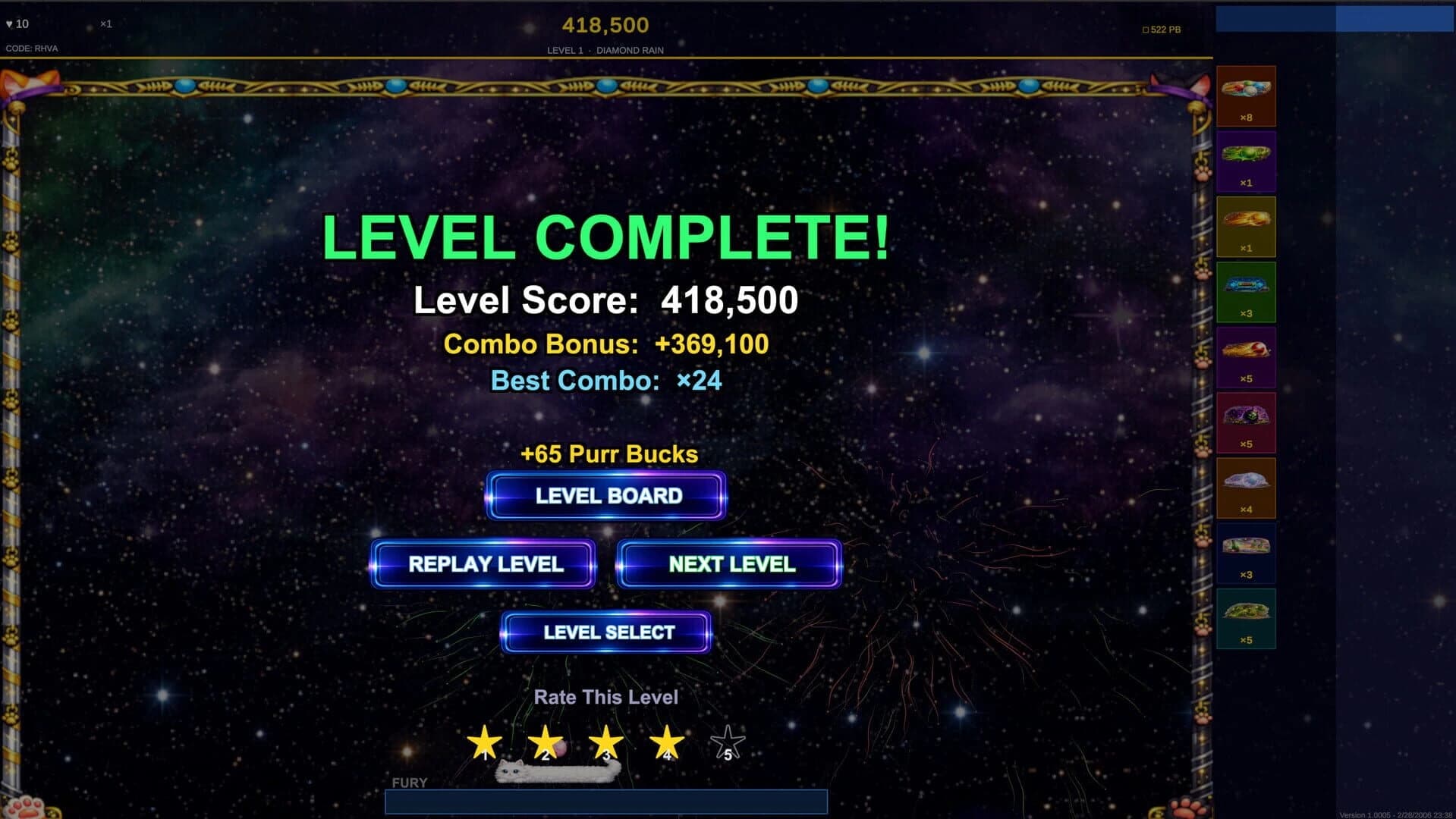Activate the red fireball ×5 power-up
Image resolution: width=1456 pixels, height=819 pixels.
1245,356
